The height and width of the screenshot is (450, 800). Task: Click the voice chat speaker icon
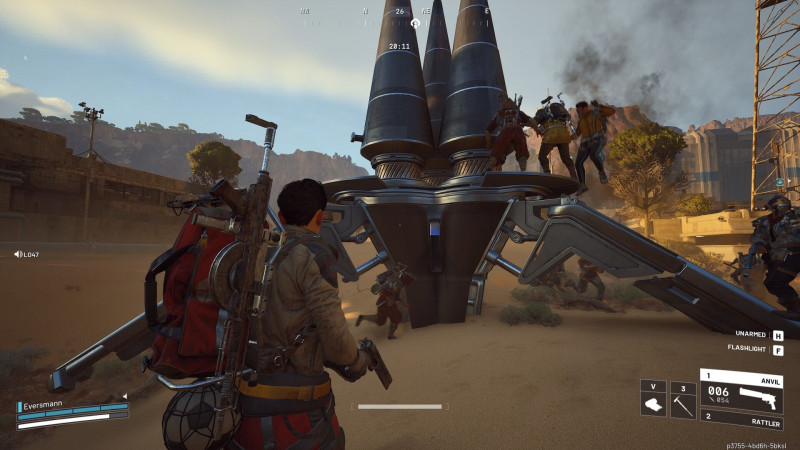19,254
